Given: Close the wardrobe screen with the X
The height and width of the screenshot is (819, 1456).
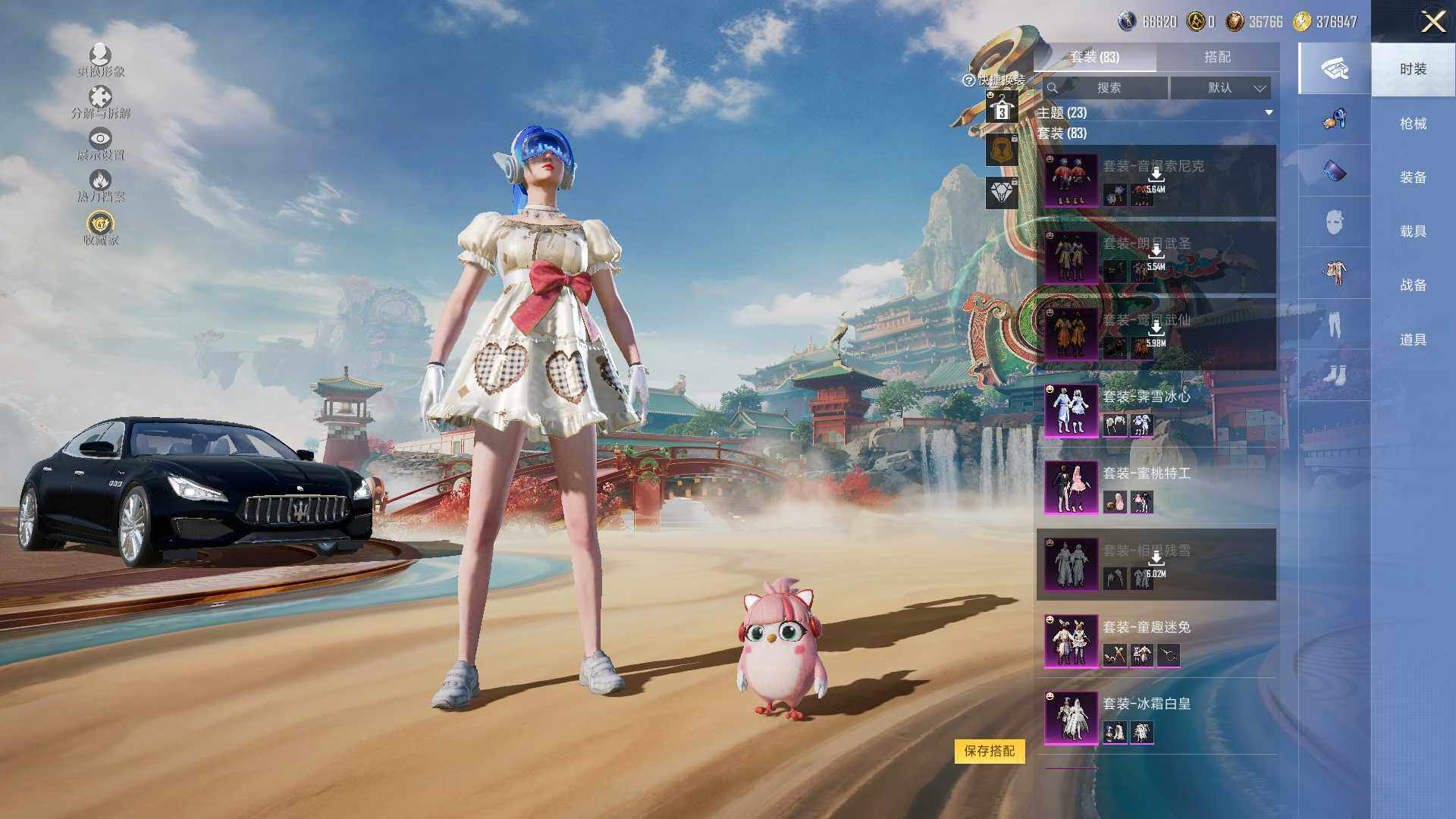Looking at the screenshot, I should point(1432,21).
